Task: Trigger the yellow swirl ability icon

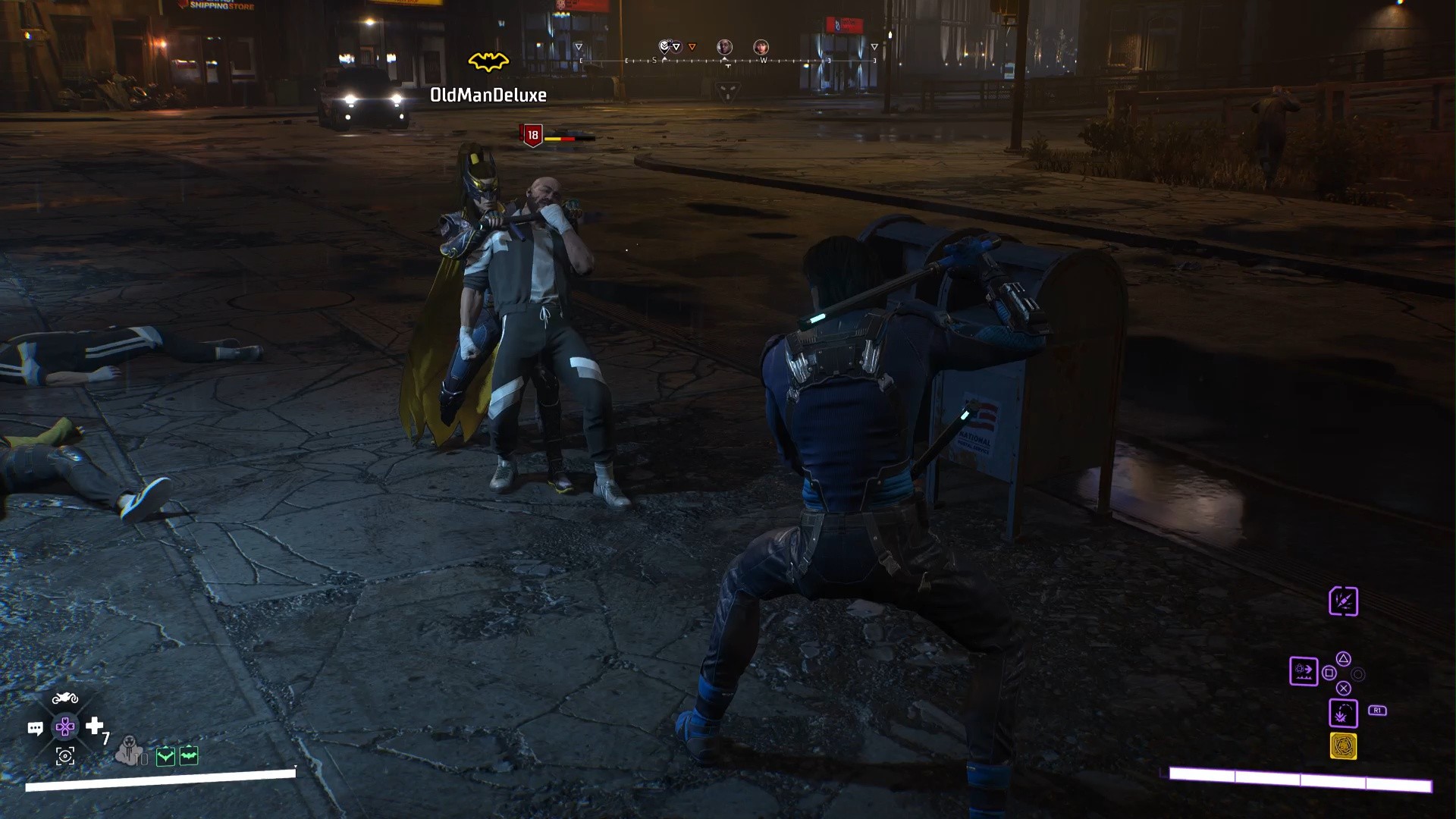Action: (x=1343, y=746)
